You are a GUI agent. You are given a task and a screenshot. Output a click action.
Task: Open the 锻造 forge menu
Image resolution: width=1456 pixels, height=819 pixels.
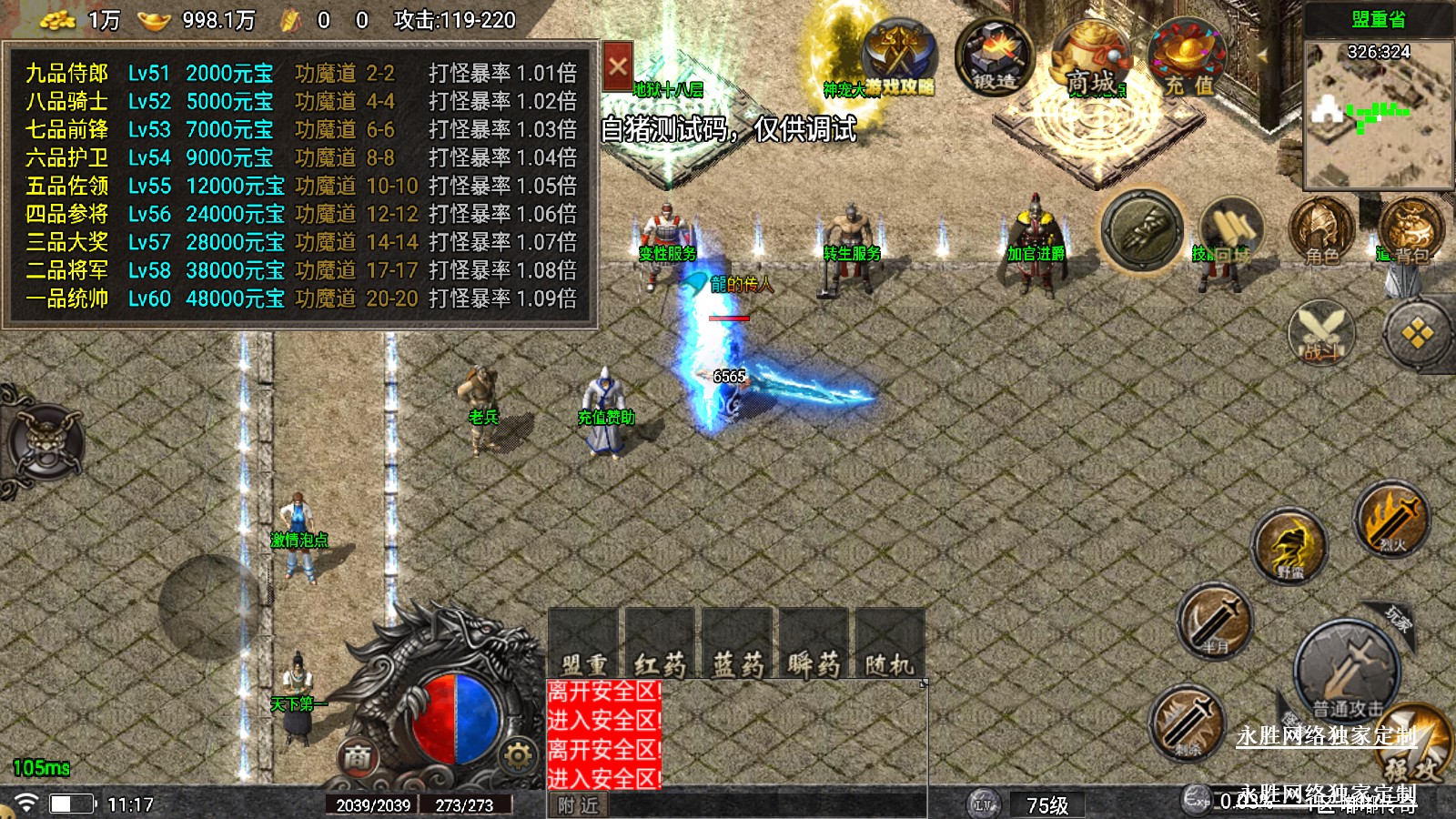(994, 57)
